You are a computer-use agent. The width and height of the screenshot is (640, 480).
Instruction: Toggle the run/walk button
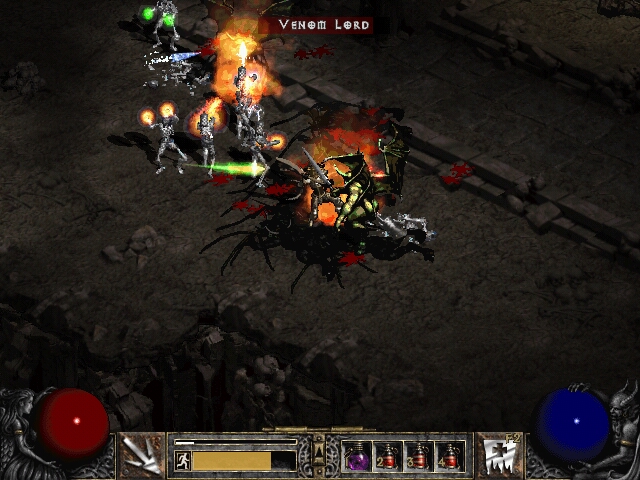(182, 460)
